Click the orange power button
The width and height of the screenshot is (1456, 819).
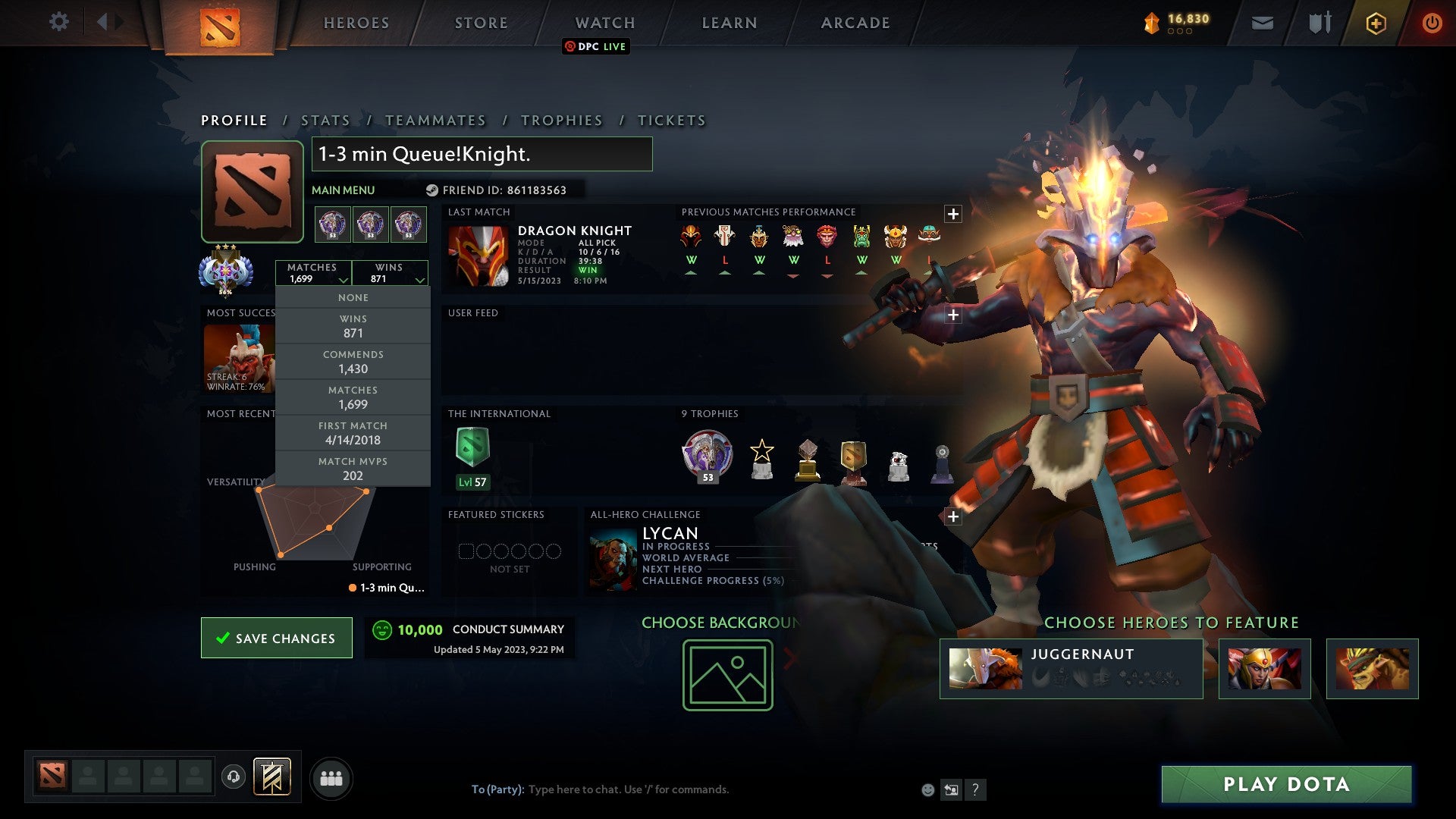1432,23
